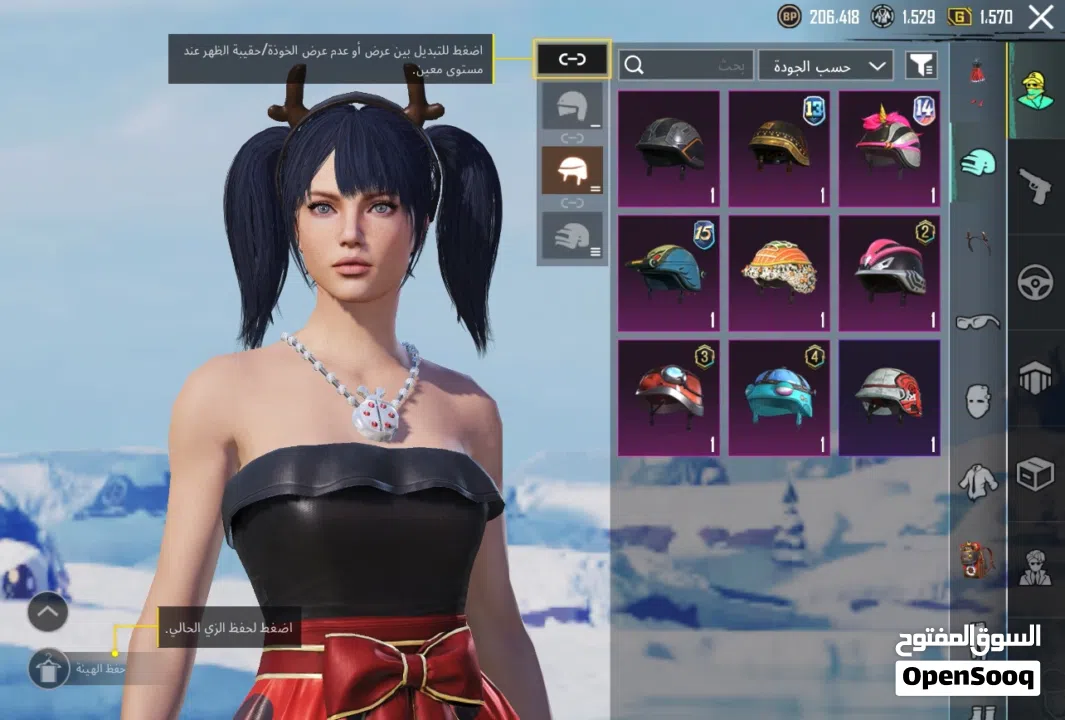1065x720 pixels.
Task: Choose the red goggles helmet numbered 3
Action: [x=668, y=398]
